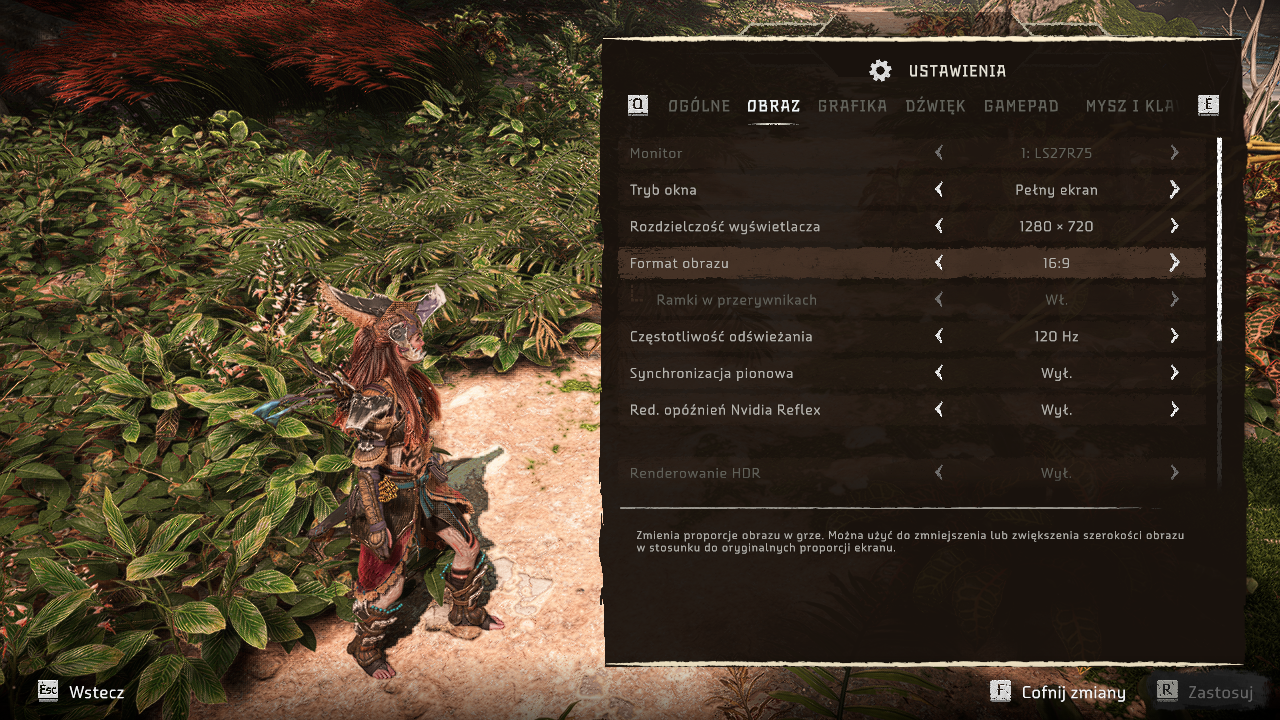Go back with the Wstecz button
This screenshot has width=1280, height=720.
click(82, 692)
